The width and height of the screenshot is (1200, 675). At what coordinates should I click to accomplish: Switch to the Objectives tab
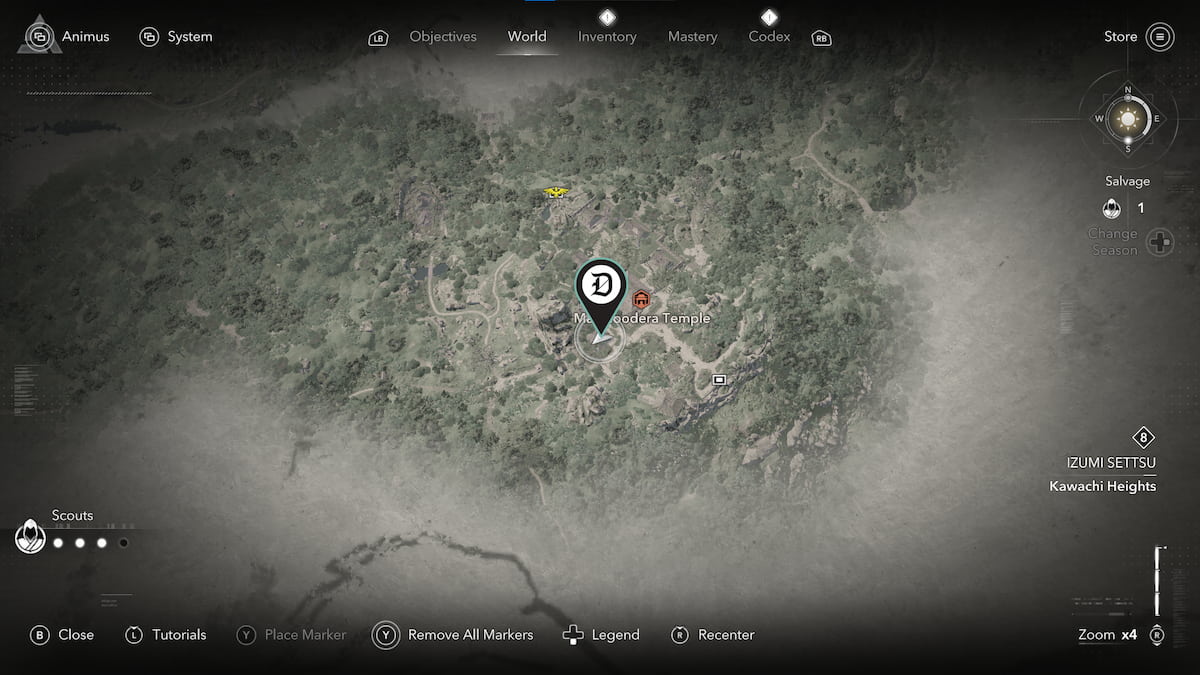[442, 37]
